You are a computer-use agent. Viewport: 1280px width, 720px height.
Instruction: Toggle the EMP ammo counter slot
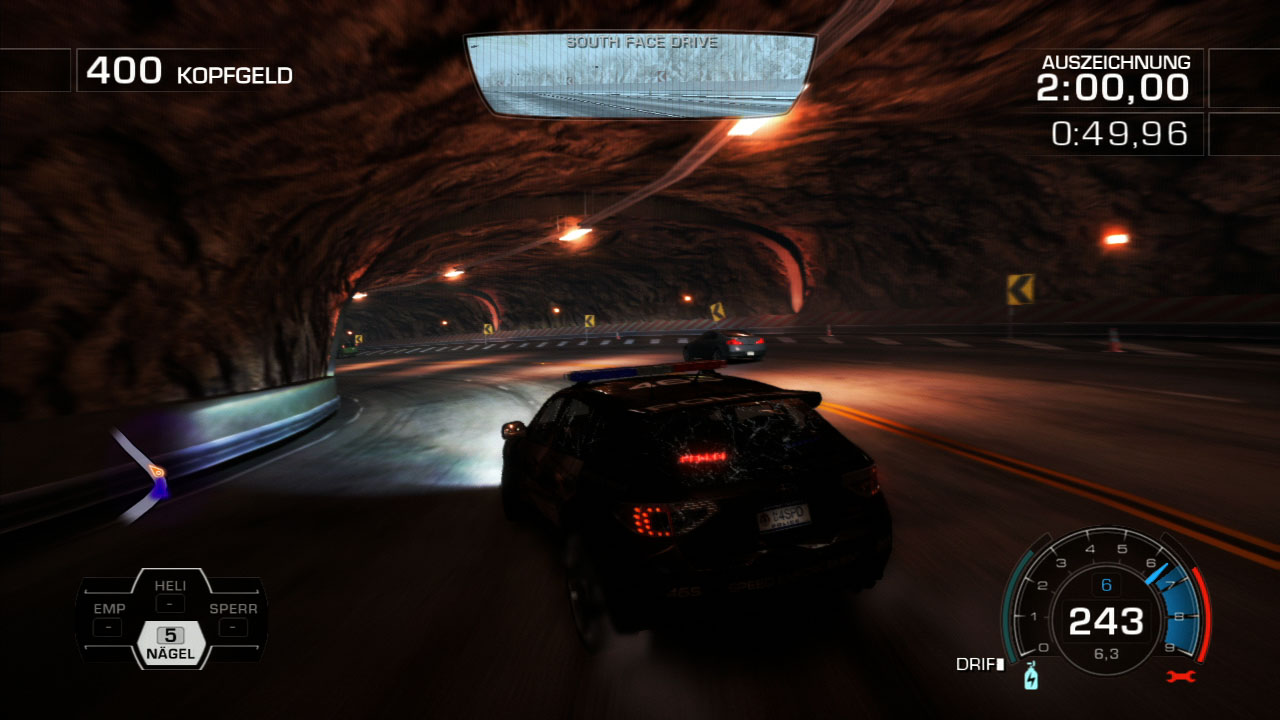pos(108,625)
